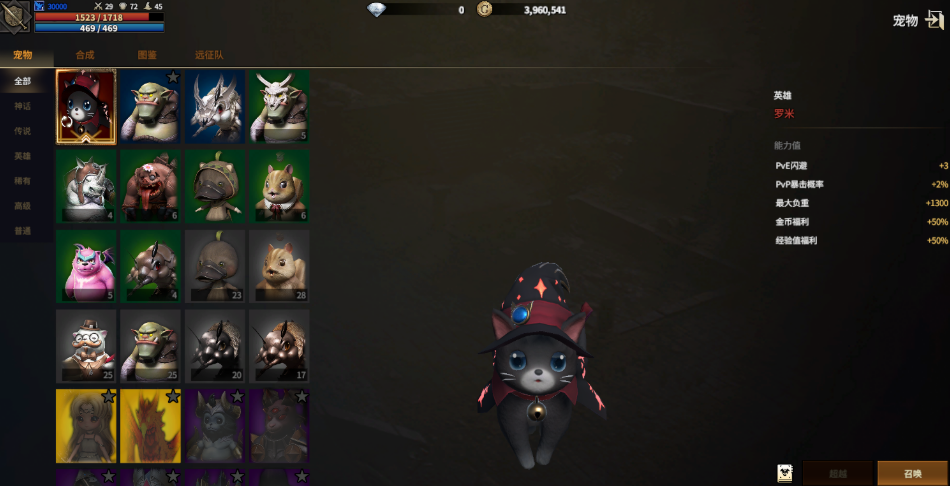Summon the pet with the 召唤 button

911,473
